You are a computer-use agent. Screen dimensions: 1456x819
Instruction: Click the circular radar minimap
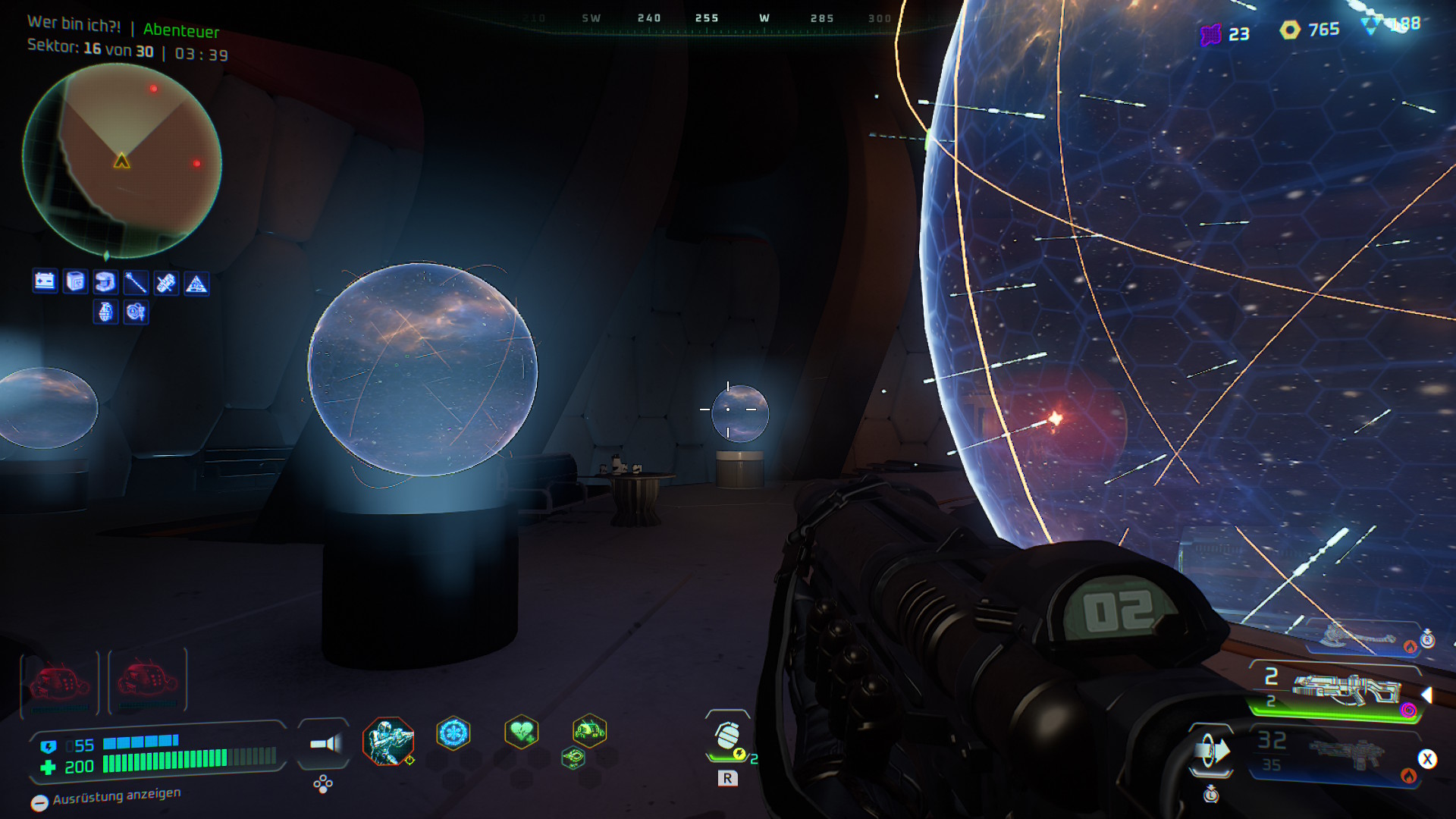[122, 160]
